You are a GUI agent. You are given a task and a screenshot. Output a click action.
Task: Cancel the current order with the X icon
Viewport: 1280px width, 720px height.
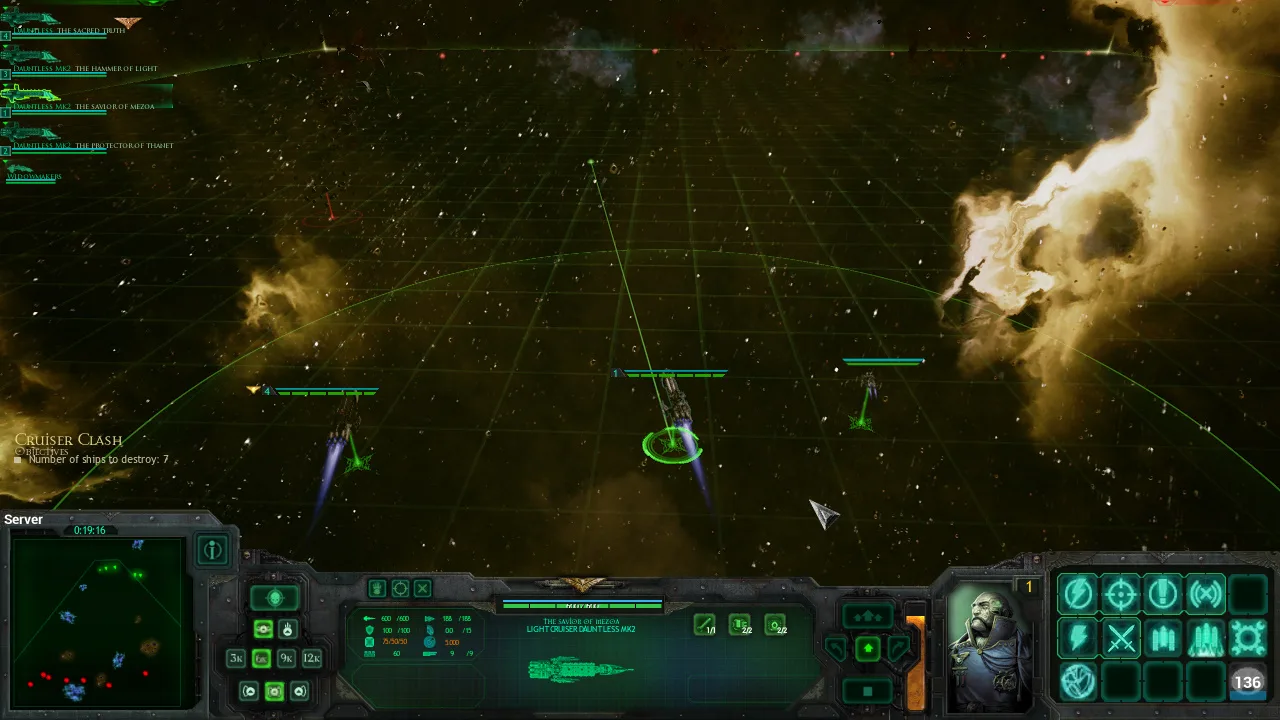[423, 589]
